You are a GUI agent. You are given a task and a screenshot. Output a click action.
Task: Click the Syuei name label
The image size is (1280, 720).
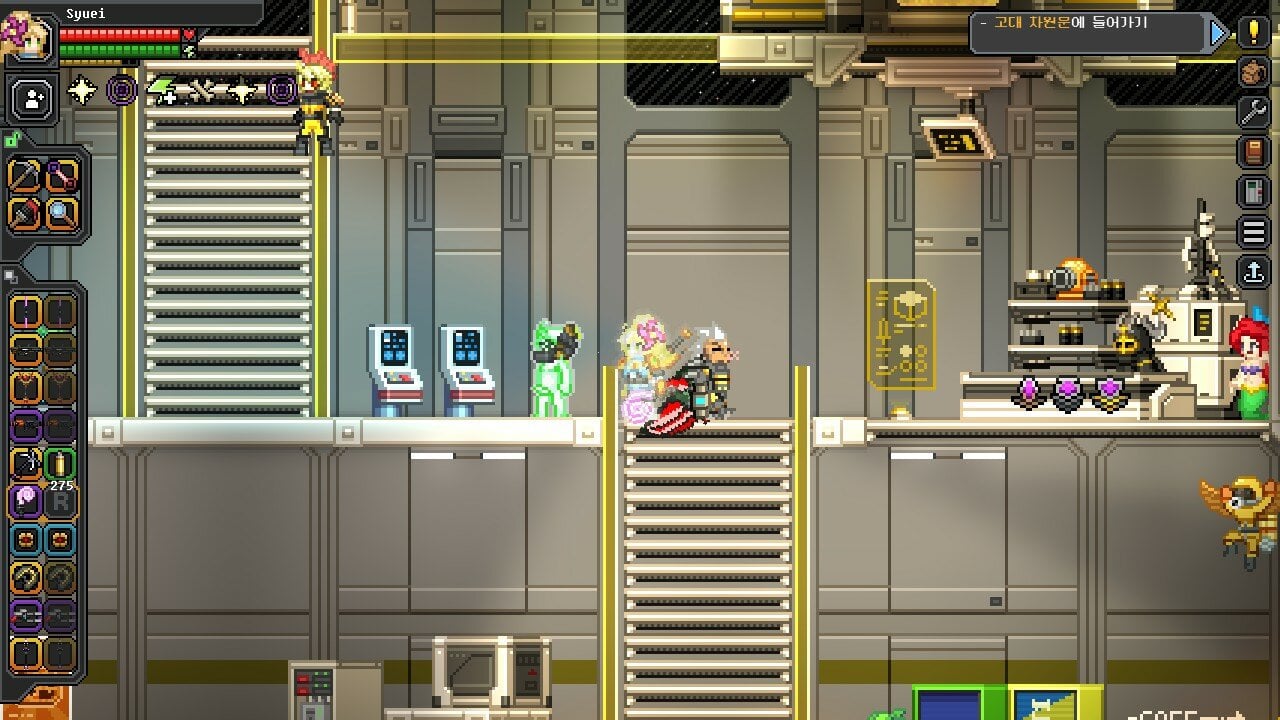[x=88, y=14]
